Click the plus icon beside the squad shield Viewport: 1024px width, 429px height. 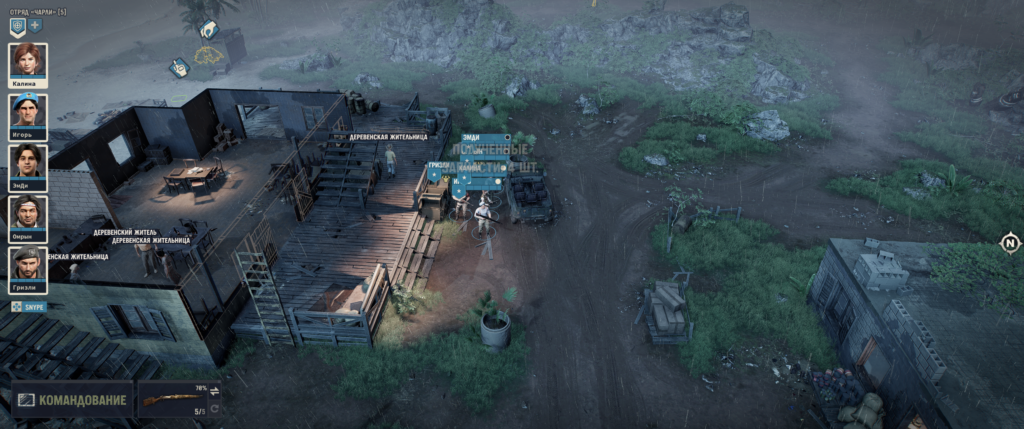(x=35, y=25)
